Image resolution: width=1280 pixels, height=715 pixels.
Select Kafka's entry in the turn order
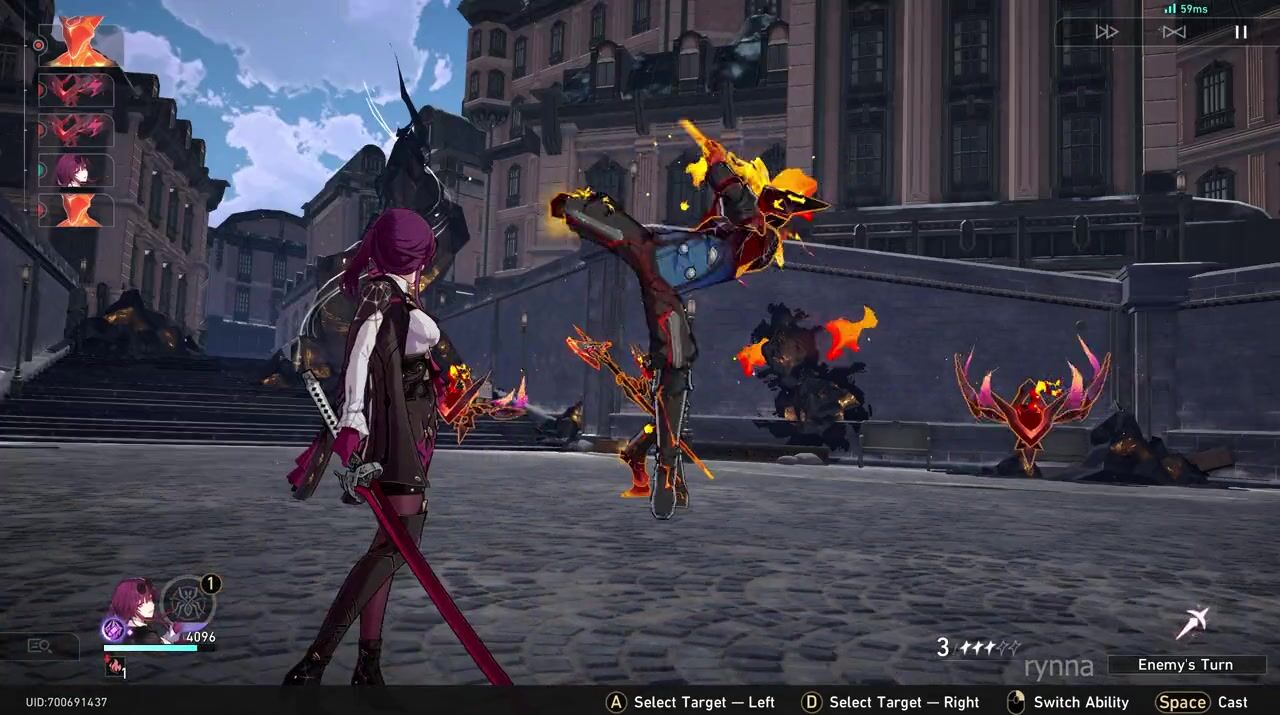(x=77, y=171)
